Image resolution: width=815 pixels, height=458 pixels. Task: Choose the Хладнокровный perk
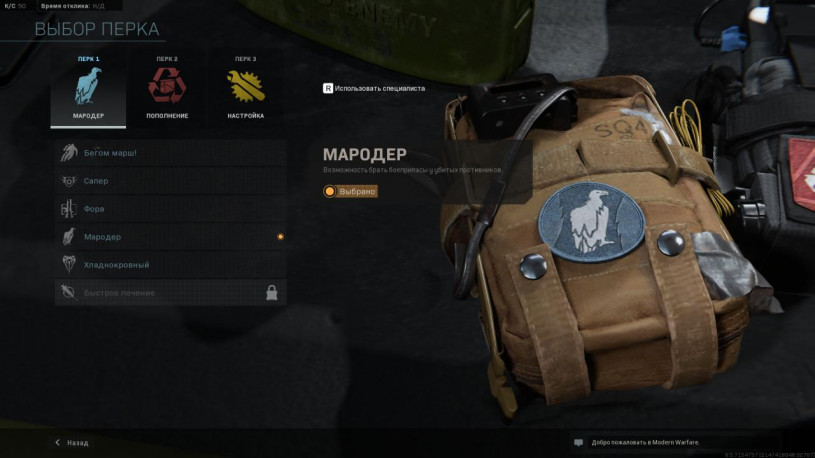[170, 265]
